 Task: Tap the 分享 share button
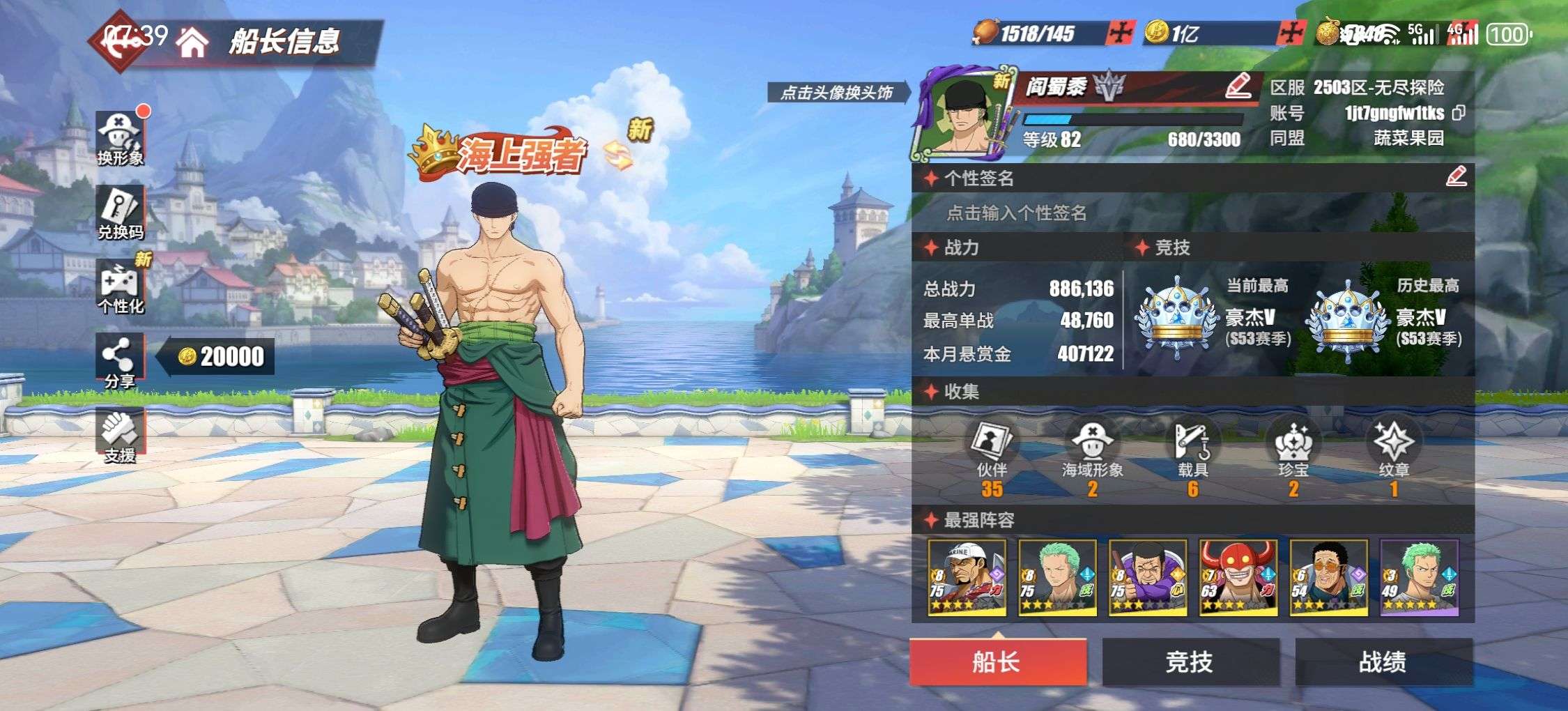tap(120, 360)
